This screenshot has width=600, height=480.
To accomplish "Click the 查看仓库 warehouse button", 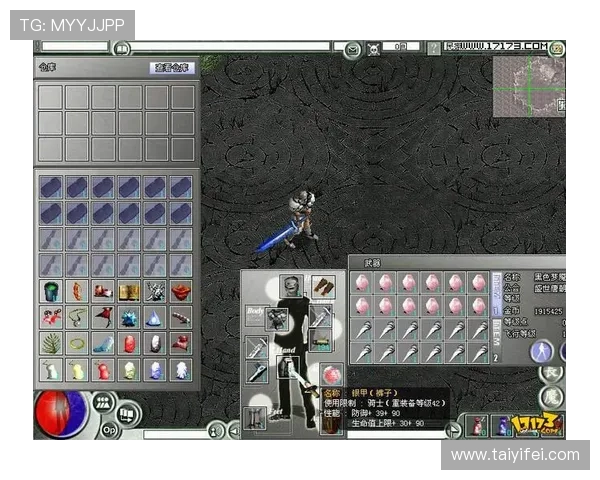I will pos(171,68).
